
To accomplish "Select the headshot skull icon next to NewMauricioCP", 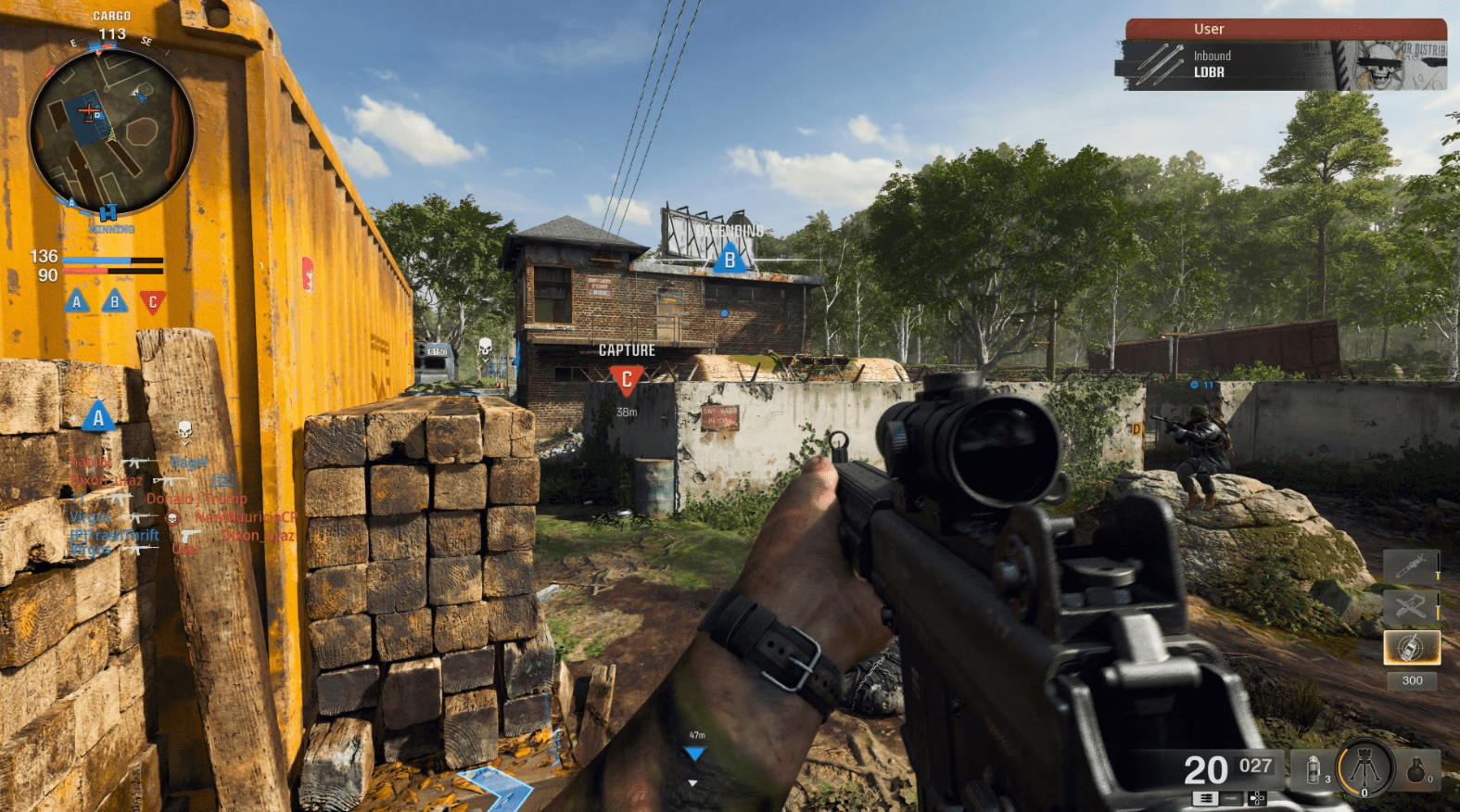I will click(x=172, y=518).
